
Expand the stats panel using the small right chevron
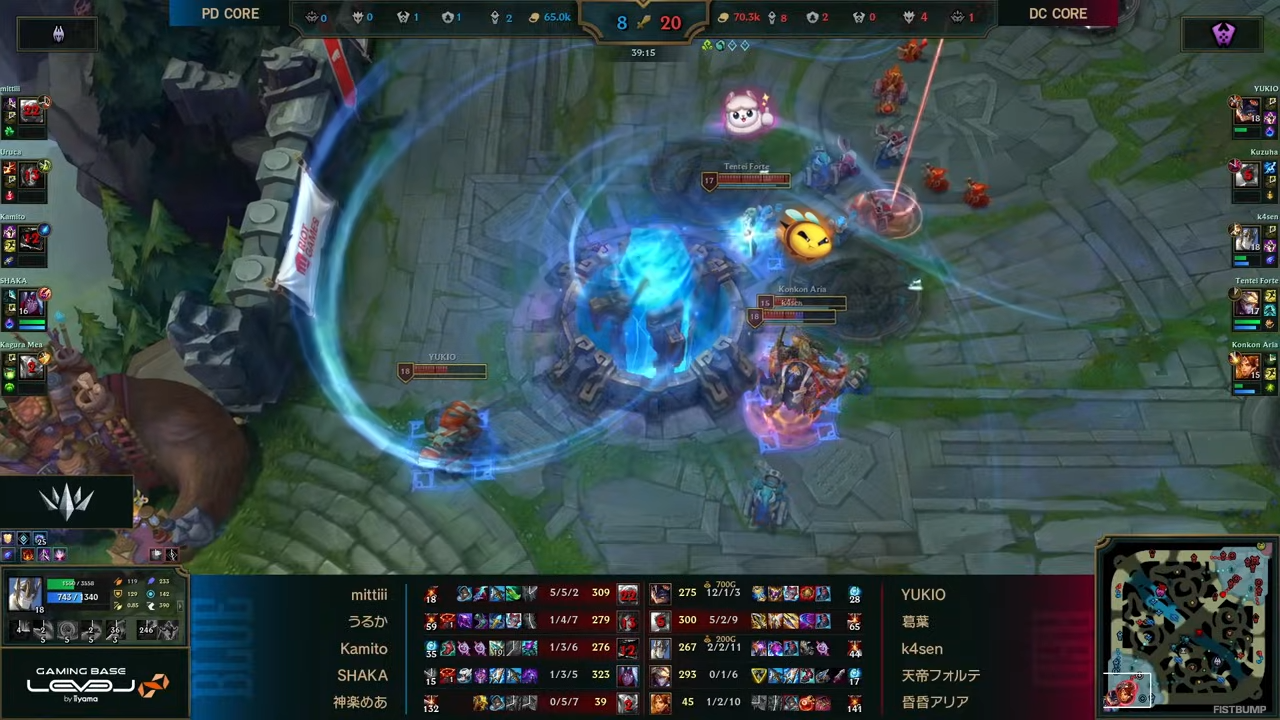[181, 606]
